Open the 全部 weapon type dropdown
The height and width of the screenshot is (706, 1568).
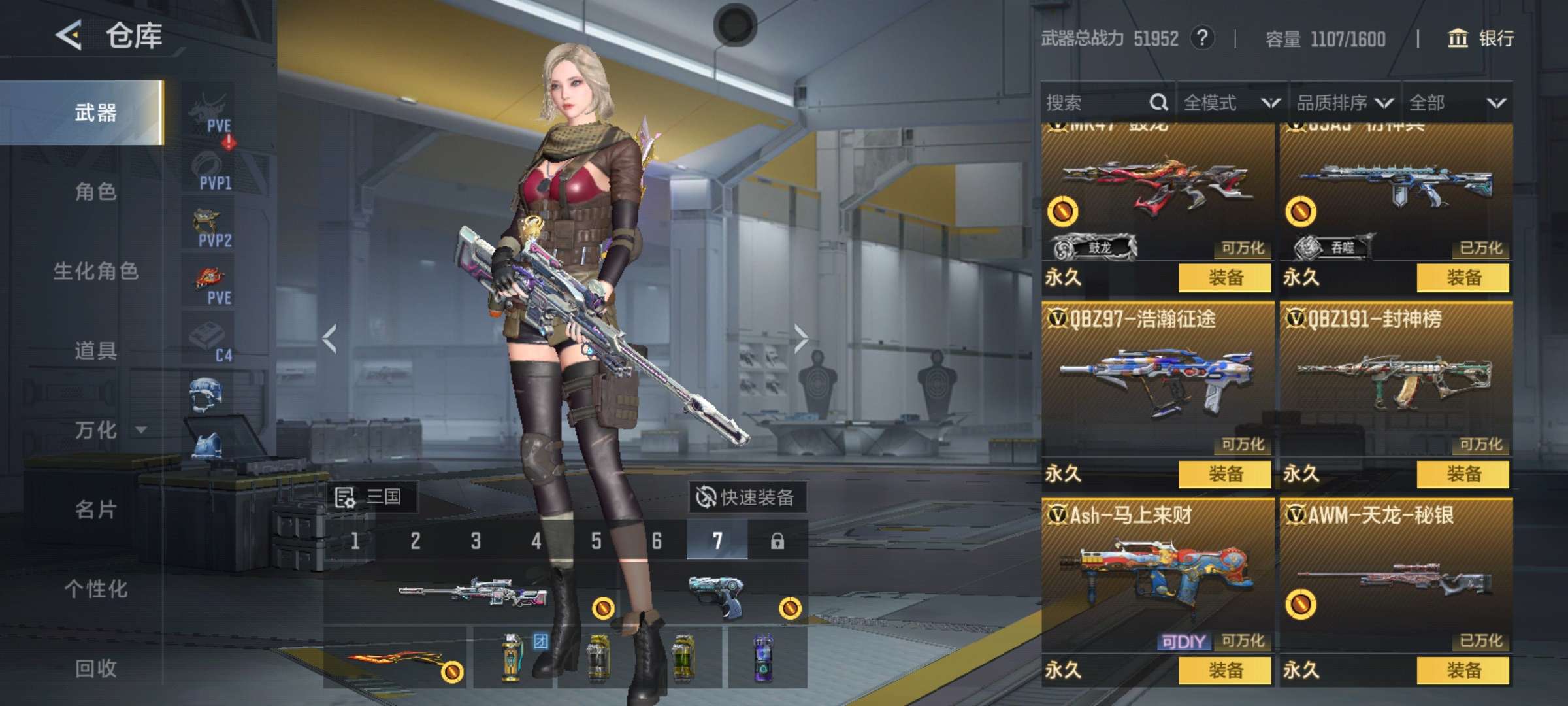coord(1457,103)
